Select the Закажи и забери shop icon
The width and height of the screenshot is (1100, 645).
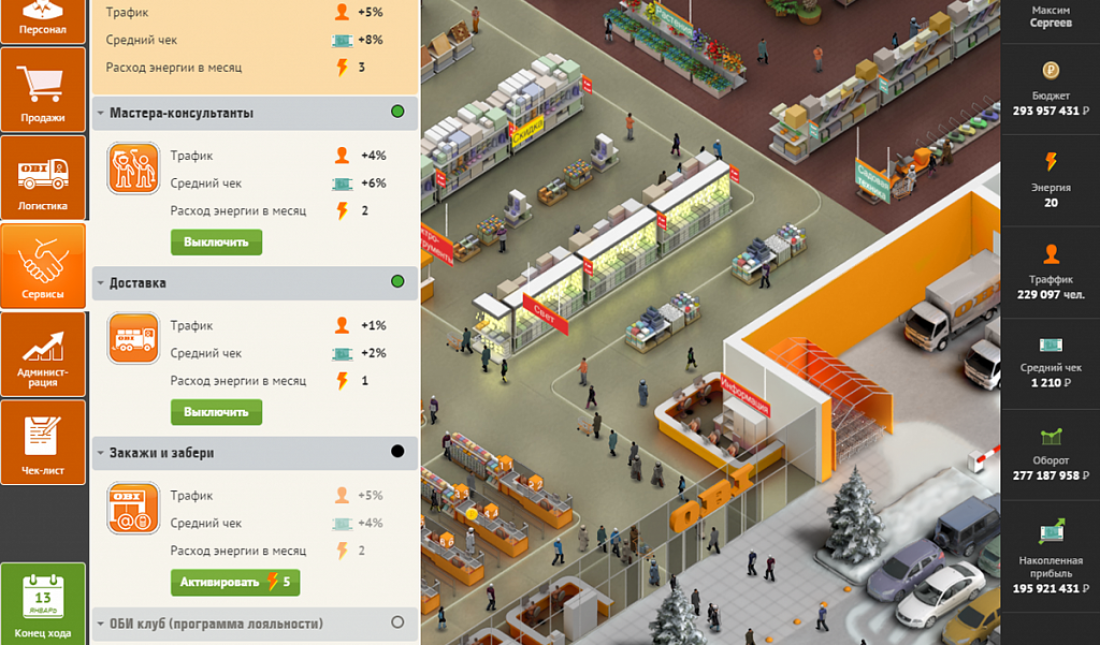pos(133,509)
